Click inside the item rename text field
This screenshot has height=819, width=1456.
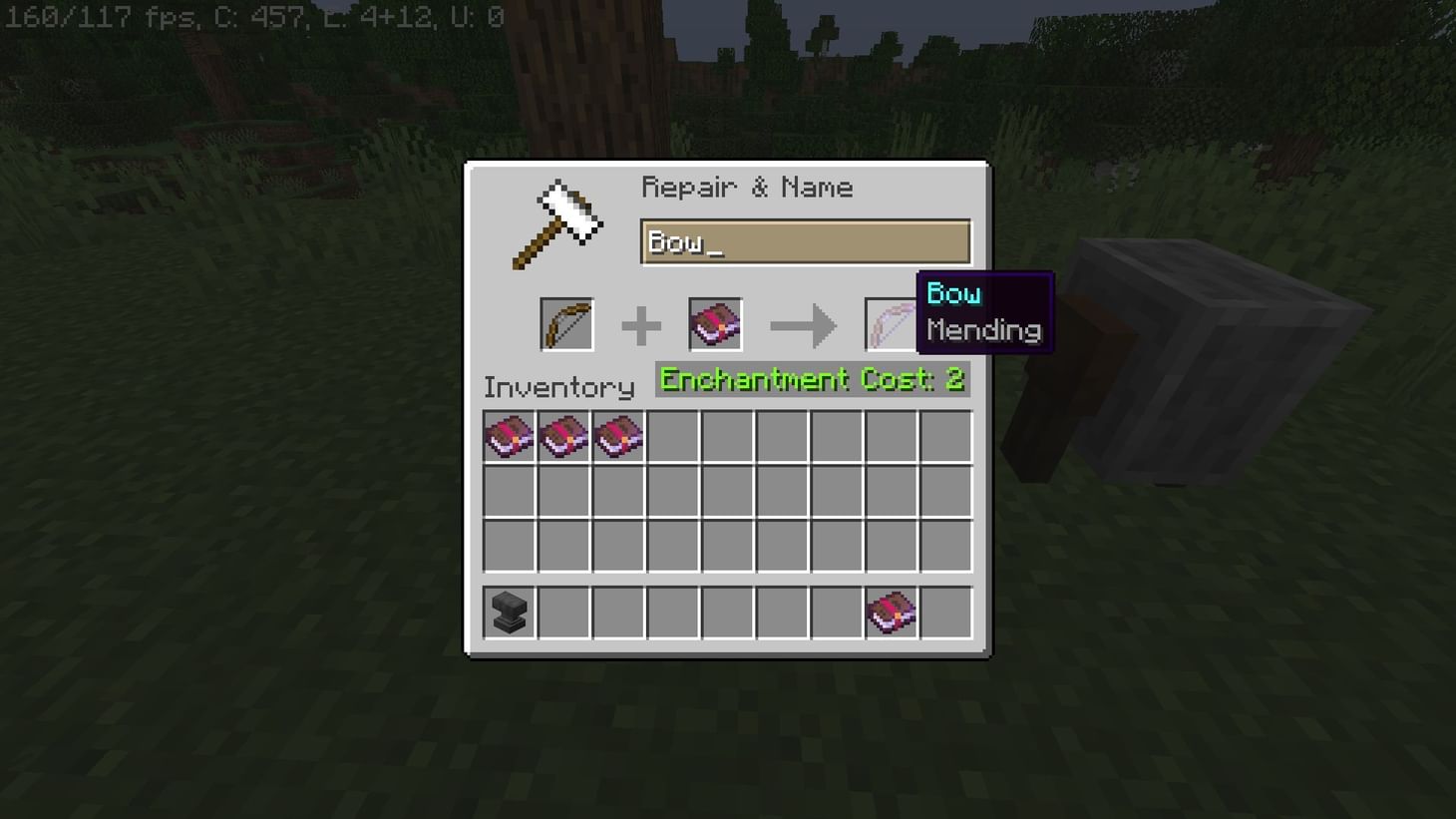click(x=806, y=241)
